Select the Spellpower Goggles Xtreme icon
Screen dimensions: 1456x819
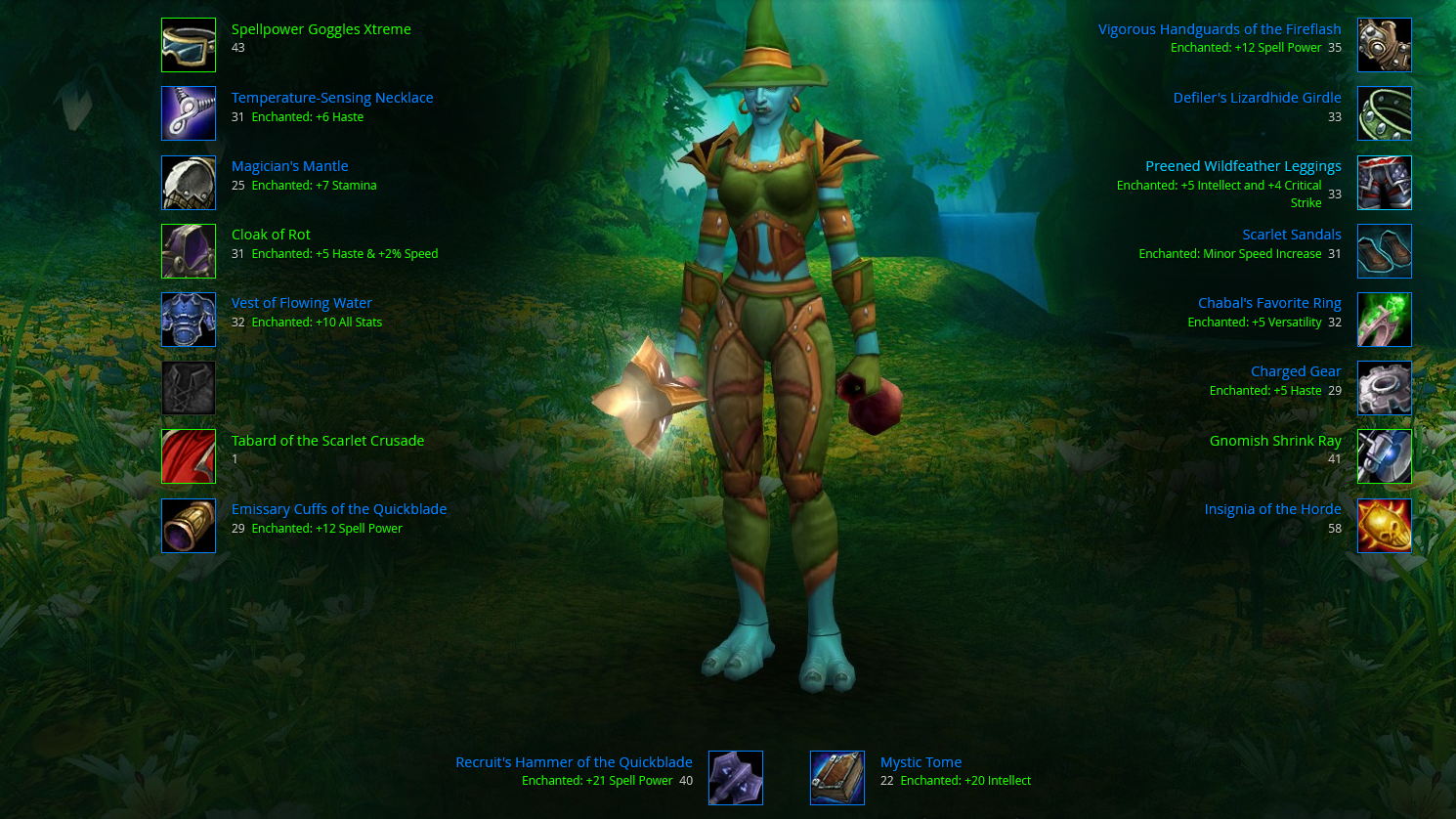click(x=189, y=45)
